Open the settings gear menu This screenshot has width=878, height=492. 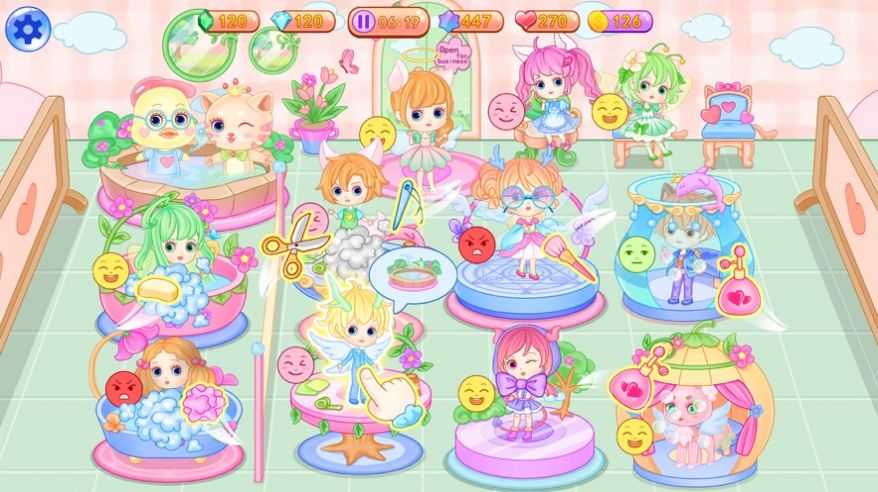(x=27, y=28)
